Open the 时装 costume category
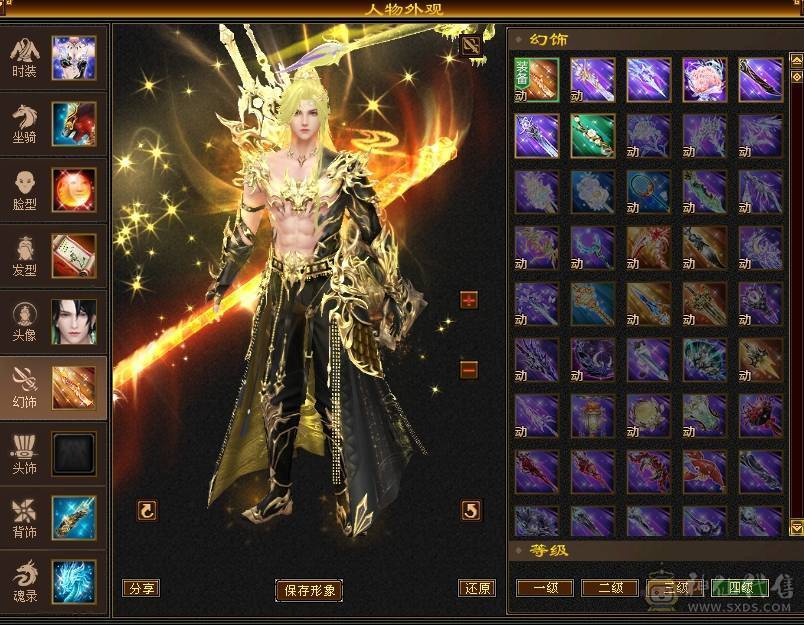Image resolution: width=804 pixels, height=625 pixels. point(53,58)
